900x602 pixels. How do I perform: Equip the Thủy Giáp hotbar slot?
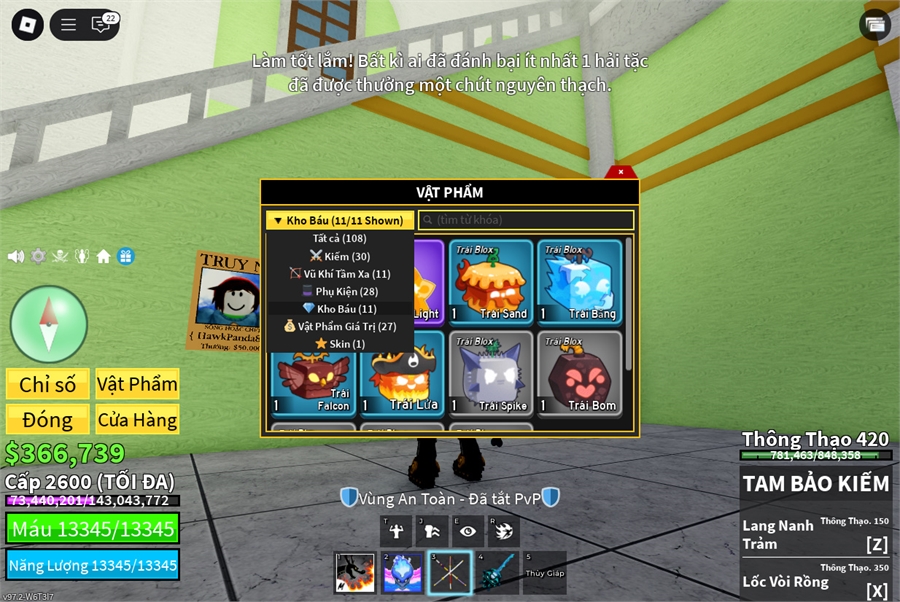click(544, 573)
